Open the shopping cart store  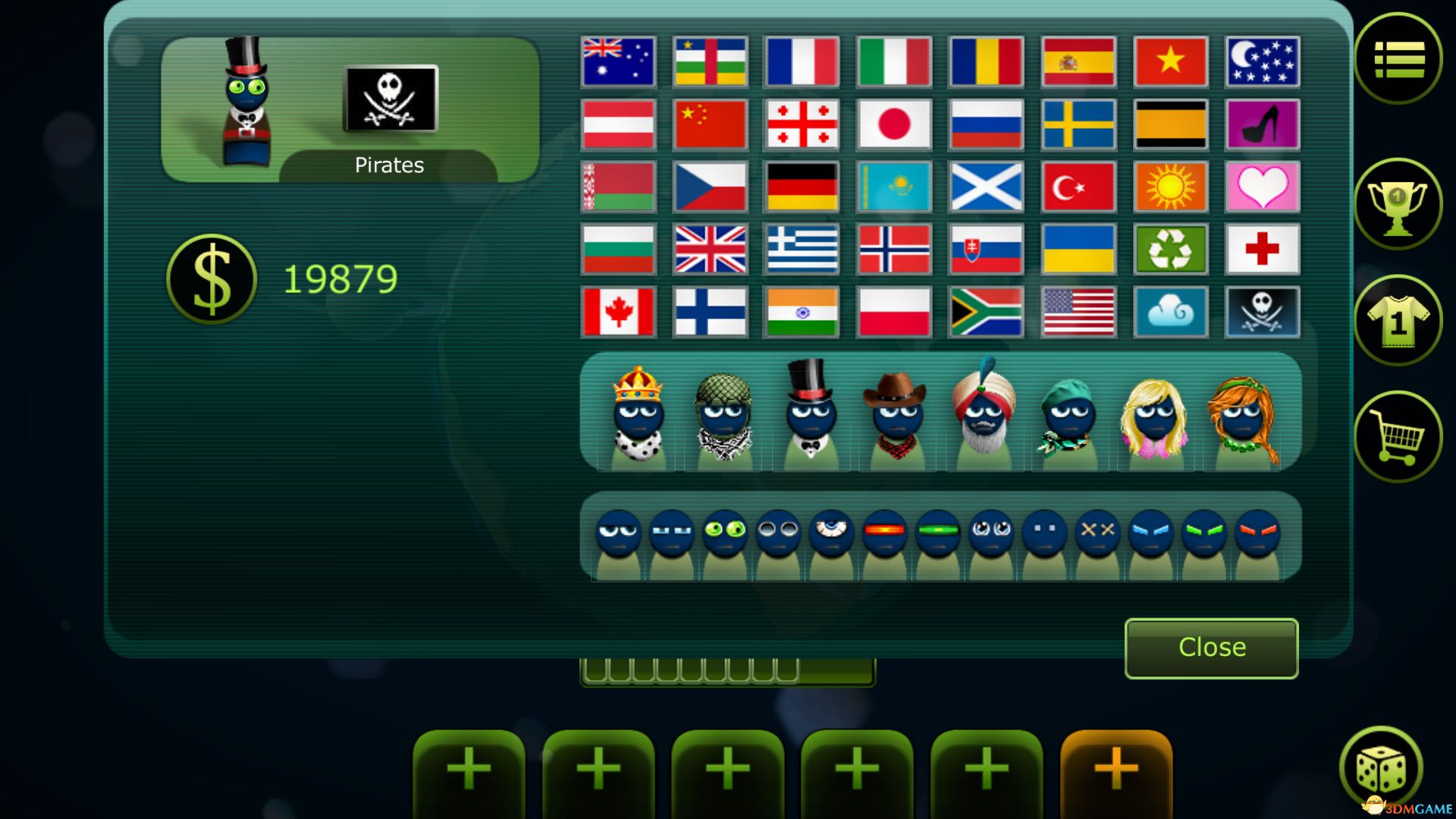1398,438
